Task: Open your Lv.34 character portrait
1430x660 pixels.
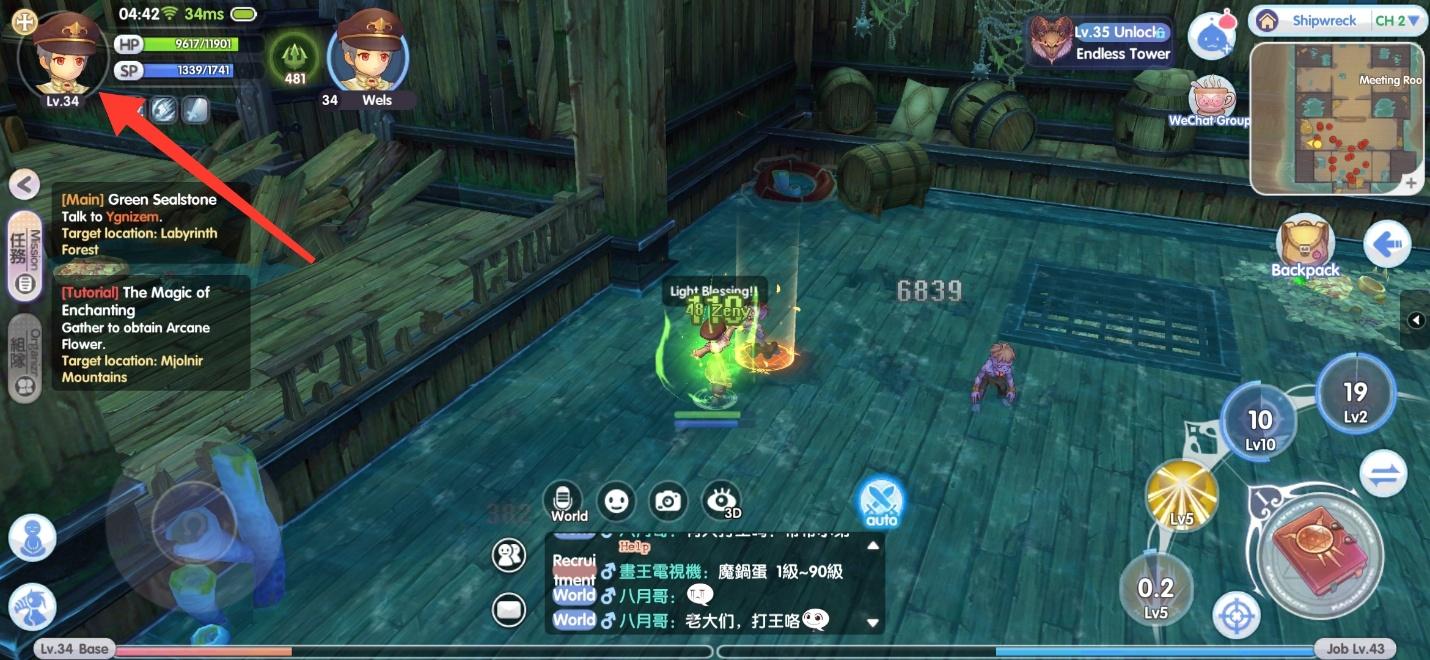Action: point(62,55)
